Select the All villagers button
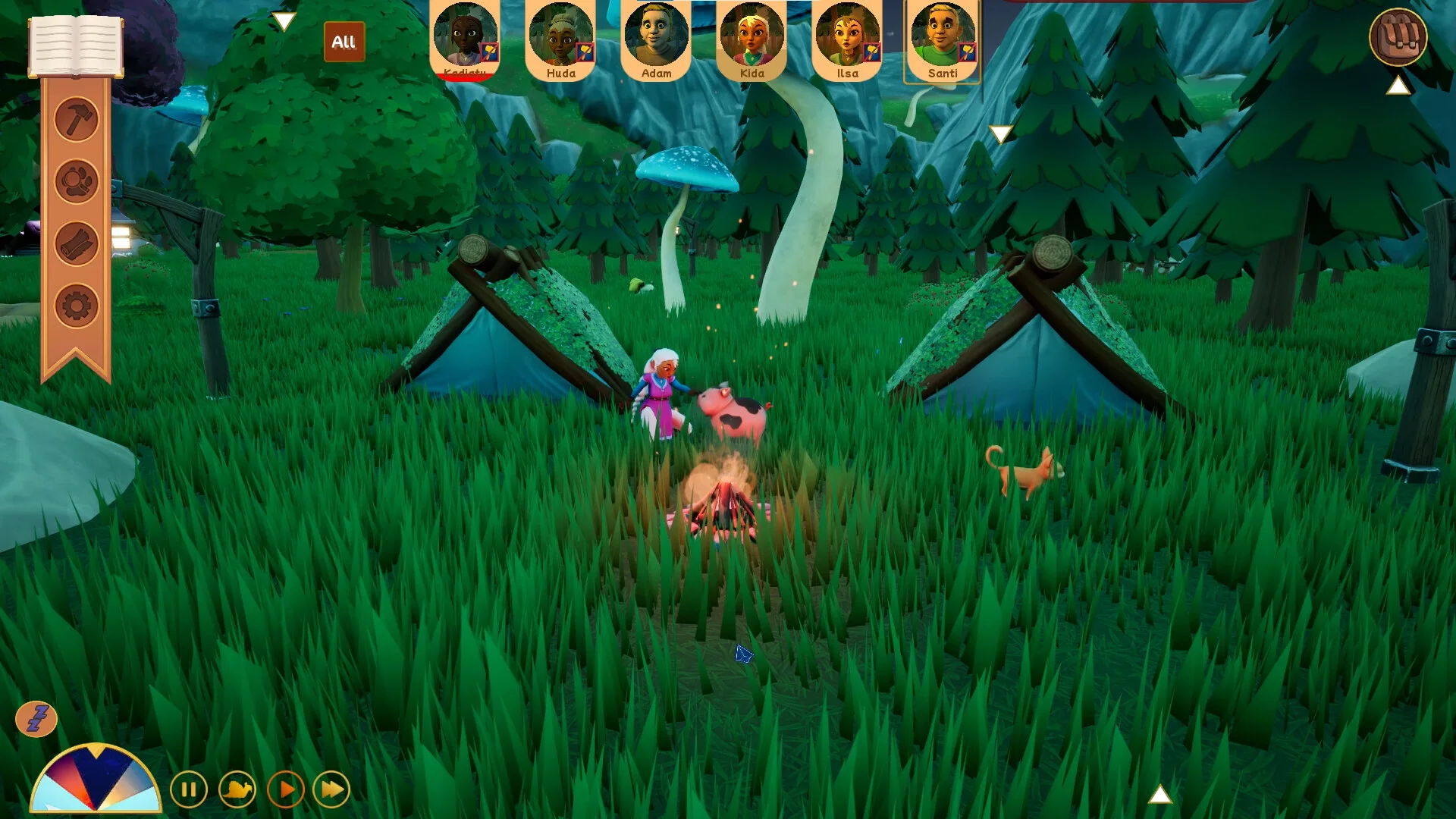Screen dimensions: 1456x819 click(344, 42)
